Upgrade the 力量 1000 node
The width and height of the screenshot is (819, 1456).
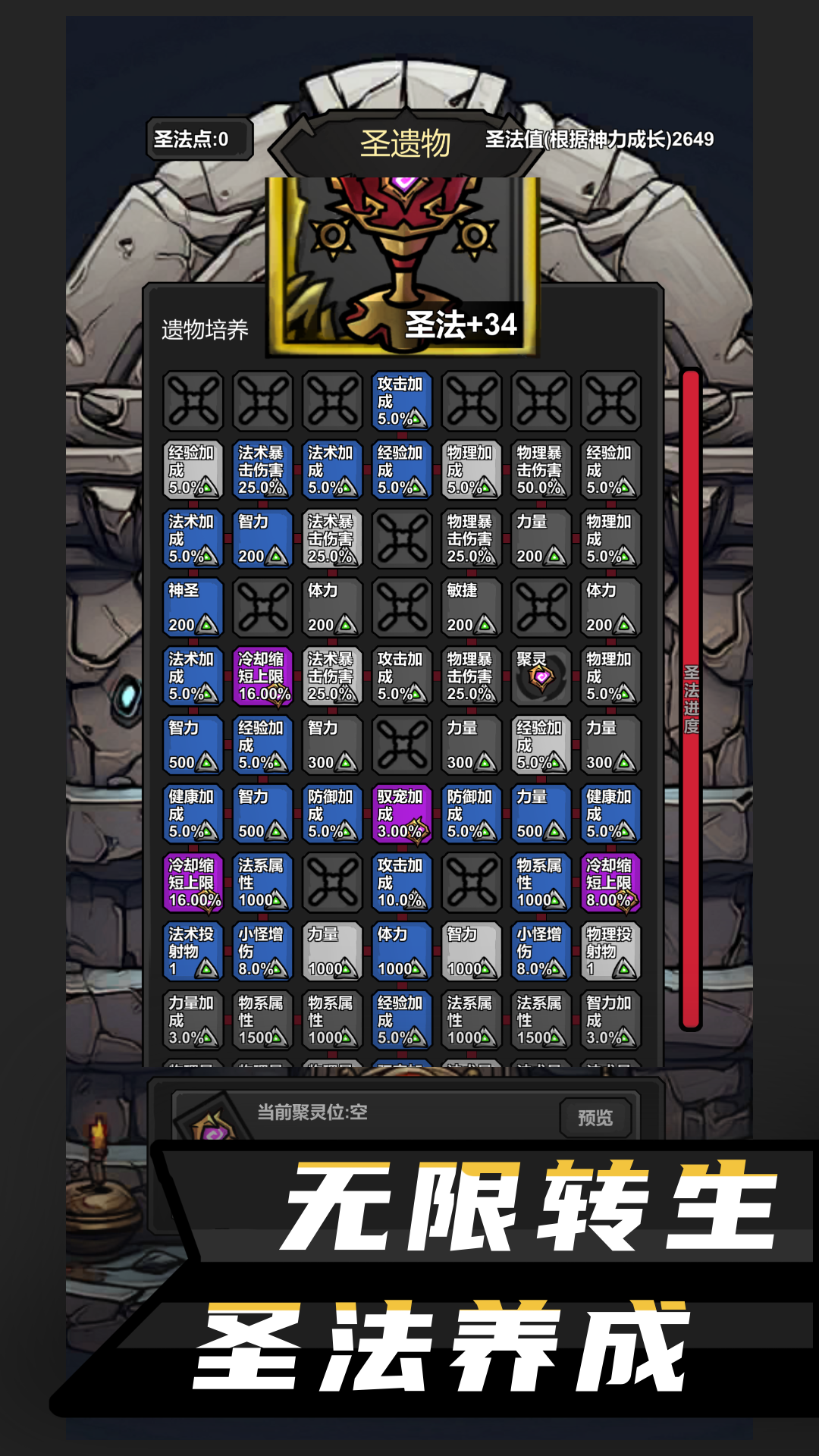(332, 951)
